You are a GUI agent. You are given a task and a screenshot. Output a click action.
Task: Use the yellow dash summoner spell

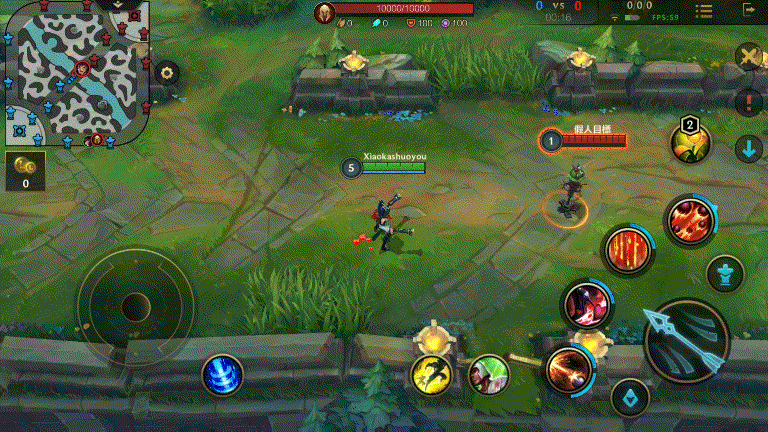pos(431,374)
